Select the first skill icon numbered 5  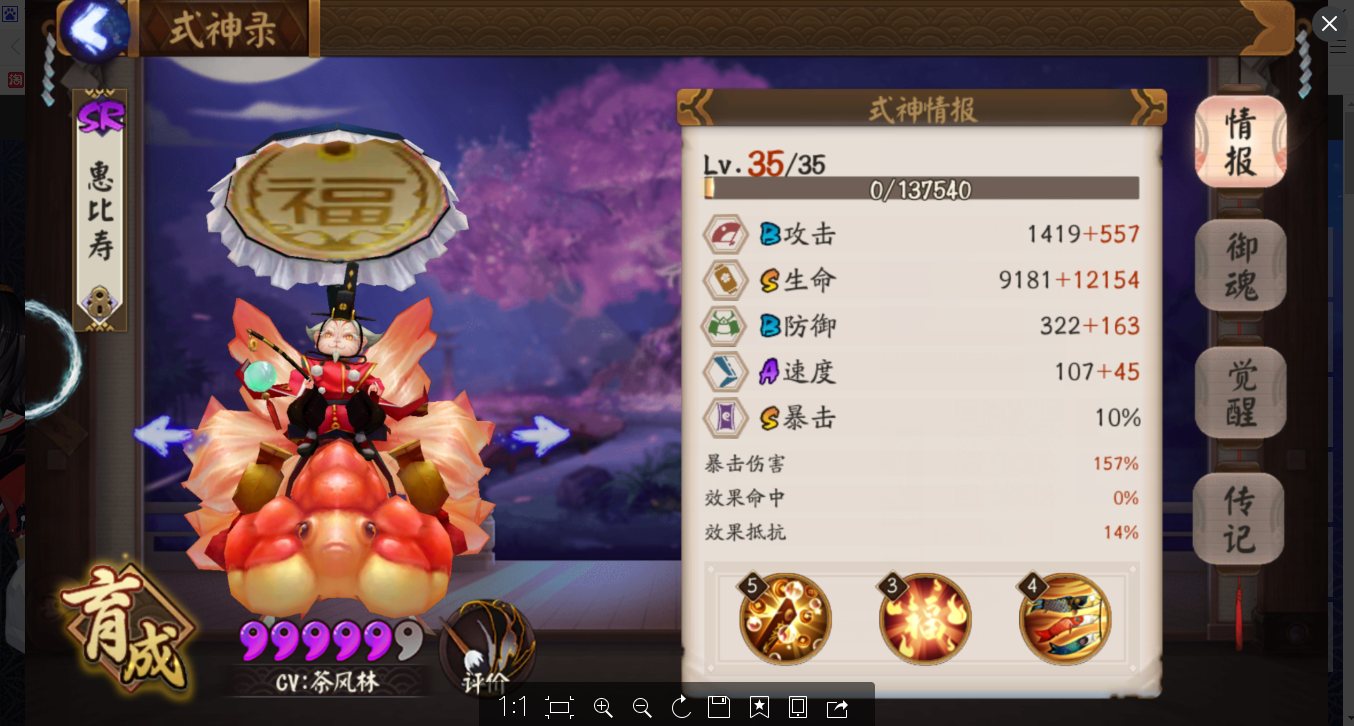coord(785,619)
